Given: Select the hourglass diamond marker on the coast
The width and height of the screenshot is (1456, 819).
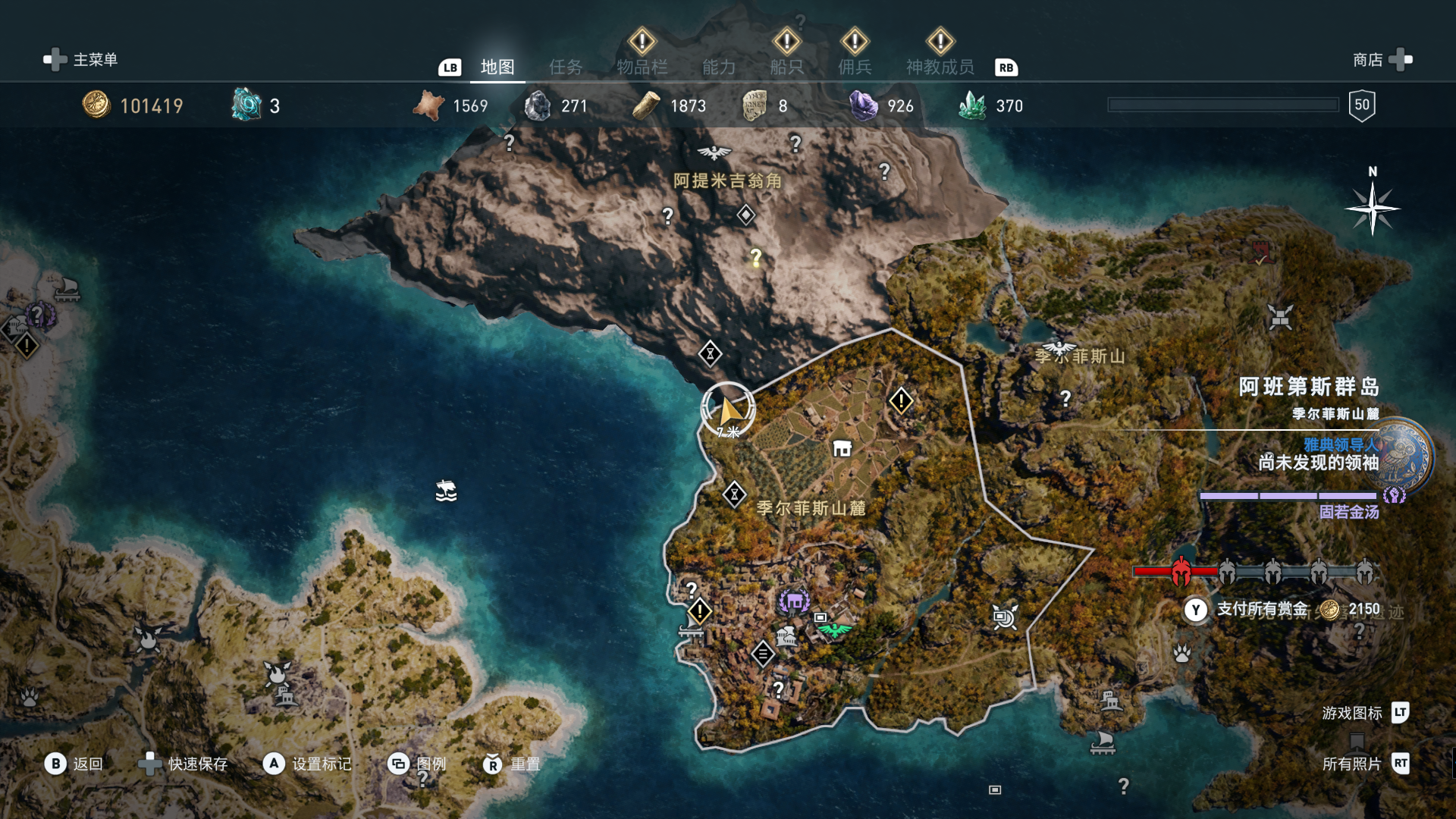Looking at the screenshot, I should (710, 353).
